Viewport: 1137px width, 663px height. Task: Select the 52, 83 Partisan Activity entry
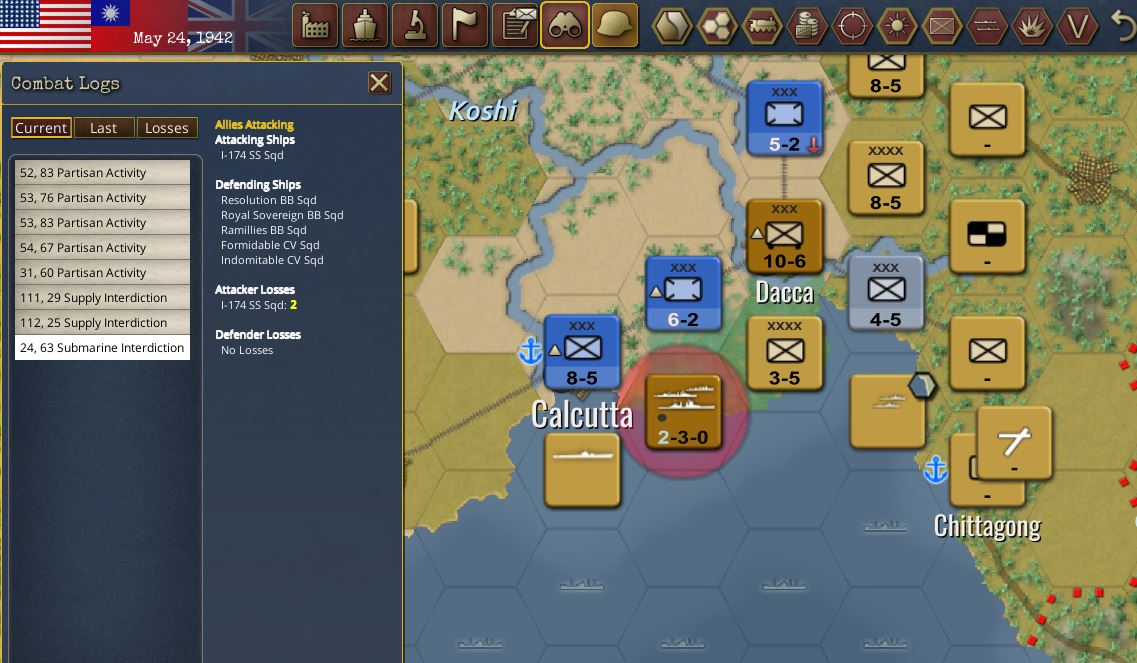click(102, 173)
